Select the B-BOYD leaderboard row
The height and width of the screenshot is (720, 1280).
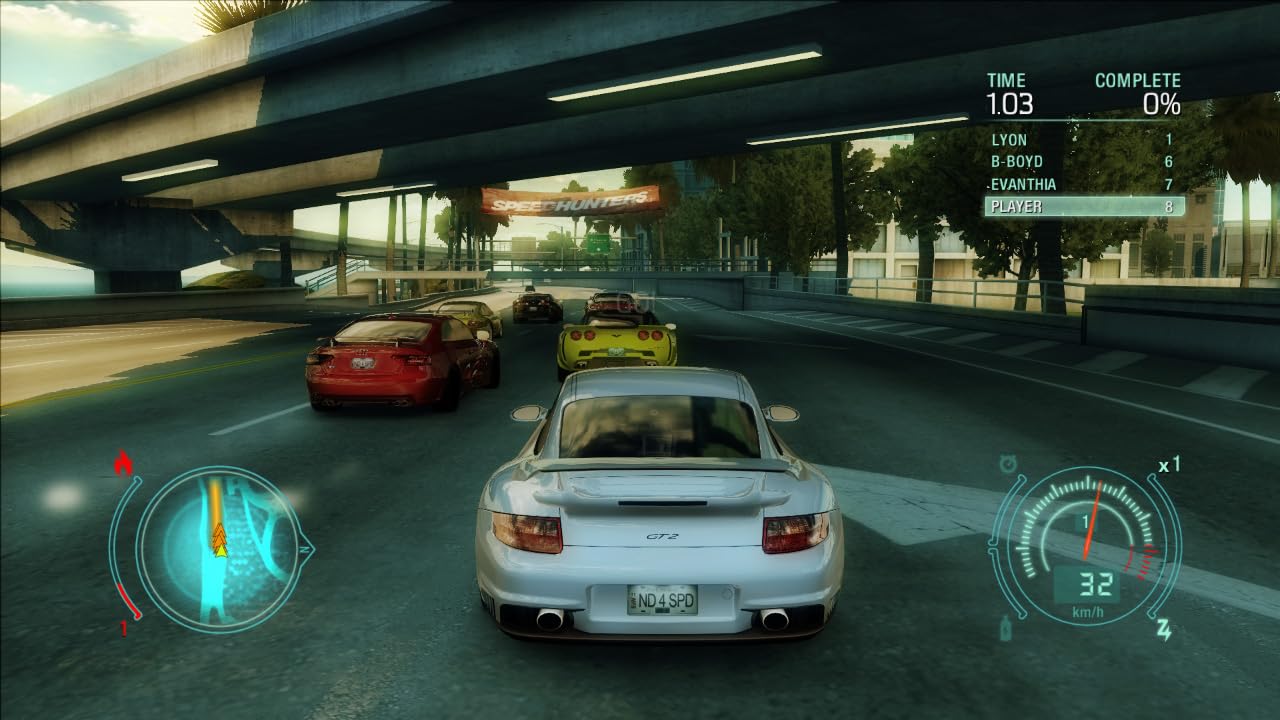(x=1082, y=162)
